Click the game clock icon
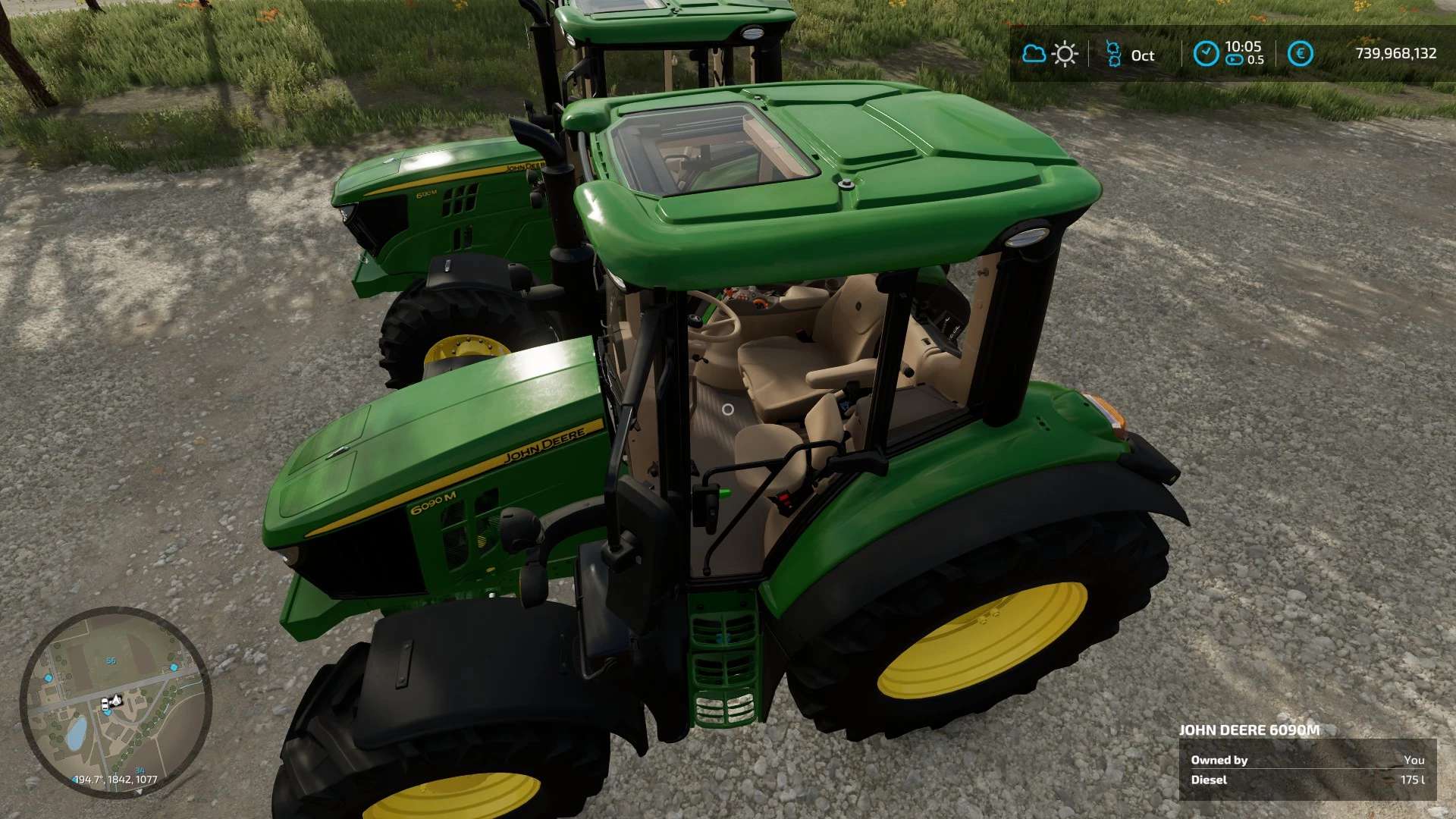 tap(1206, 54)
